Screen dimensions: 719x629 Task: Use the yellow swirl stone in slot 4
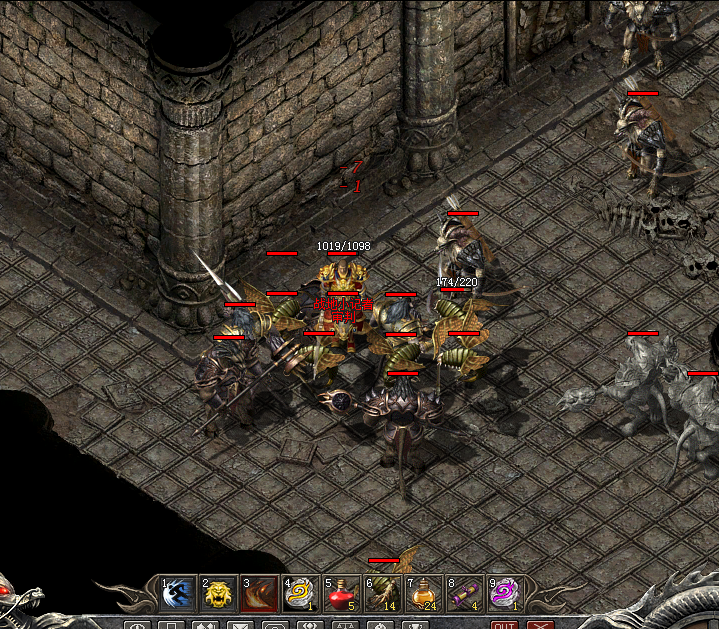click(x=299, y=594)
